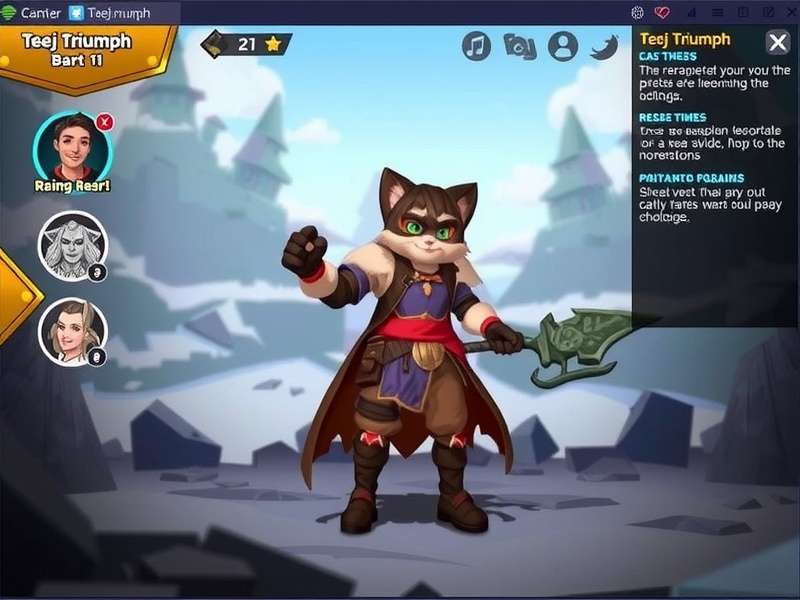Click the pink heart icon in title bar
800x600 pixels.
[661, 13]
